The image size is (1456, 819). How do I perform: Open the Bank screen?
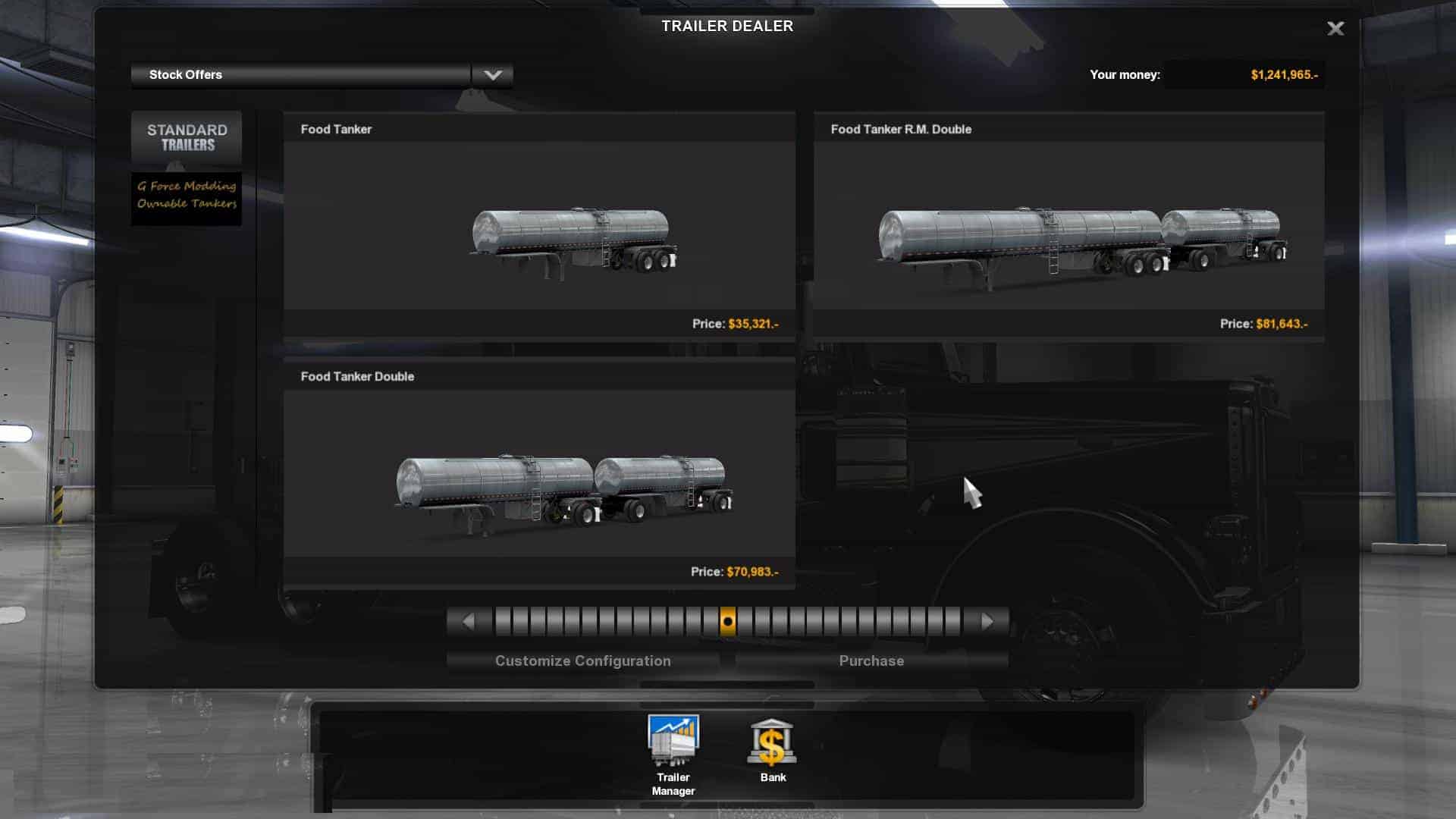tap(772, 751)
